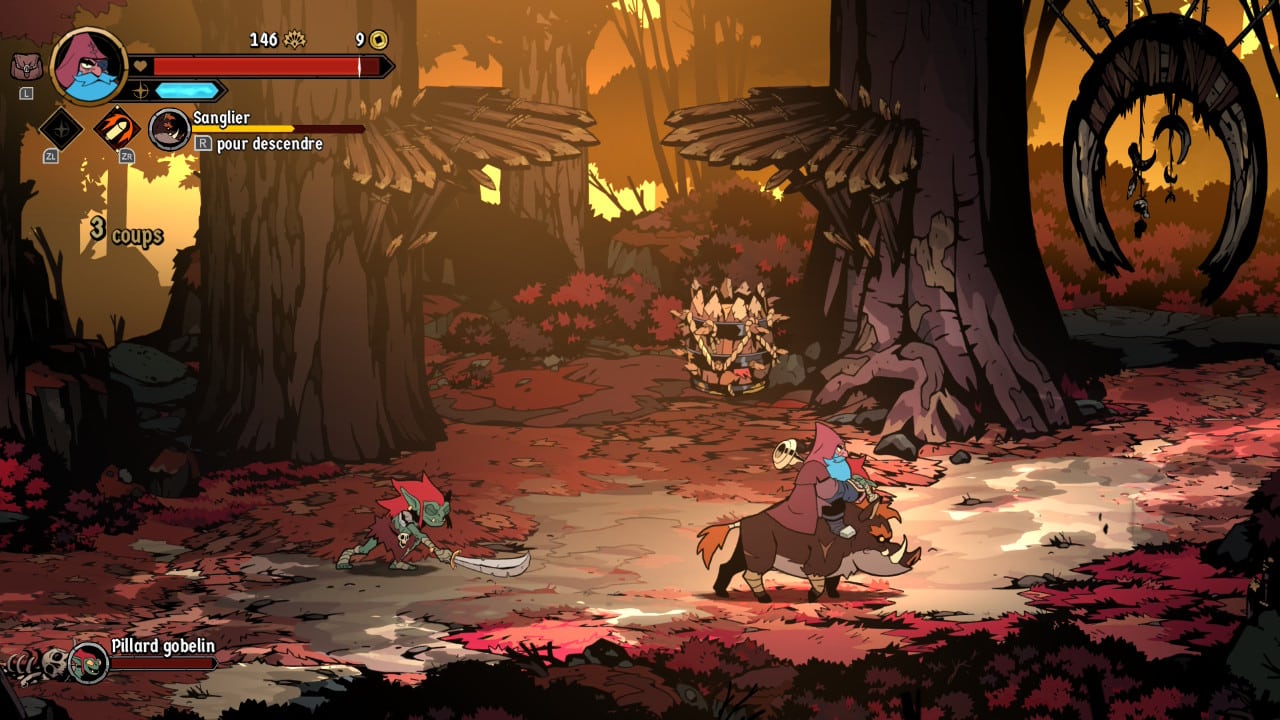Click the Sanglier boar mount portrait
The image size is (1280, 720).
click(x=169, y=130)
